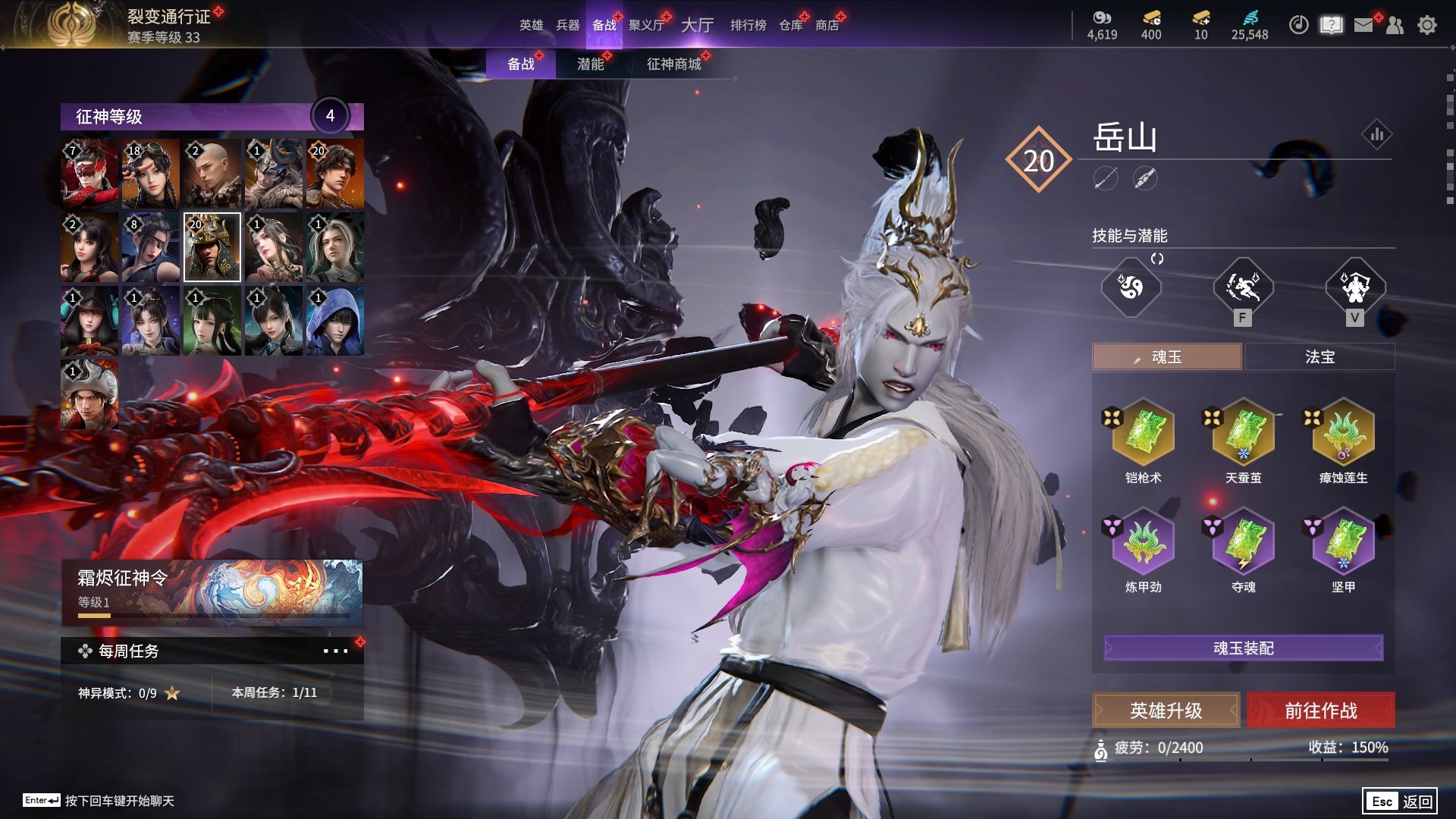The width and height of the screenshot is (1456, 819).
Task: Visit the 商店 shop
Action: coord(827,25)
